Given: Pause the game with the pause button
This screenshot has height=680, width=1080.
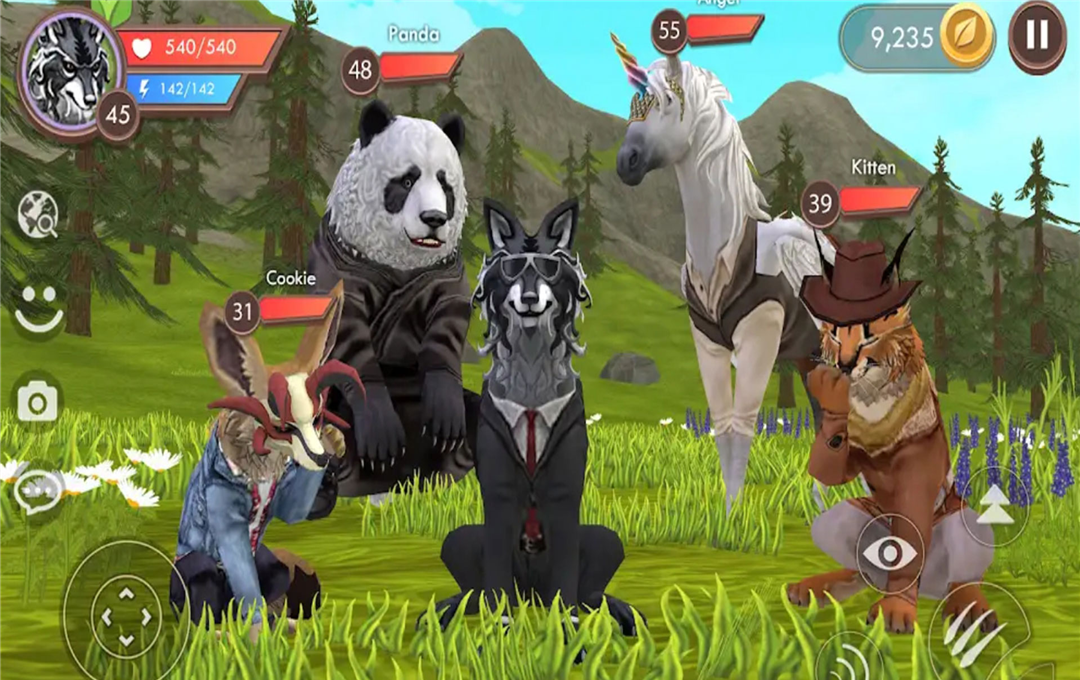Looking at the screenshot, I should [x=1037, y=37].
